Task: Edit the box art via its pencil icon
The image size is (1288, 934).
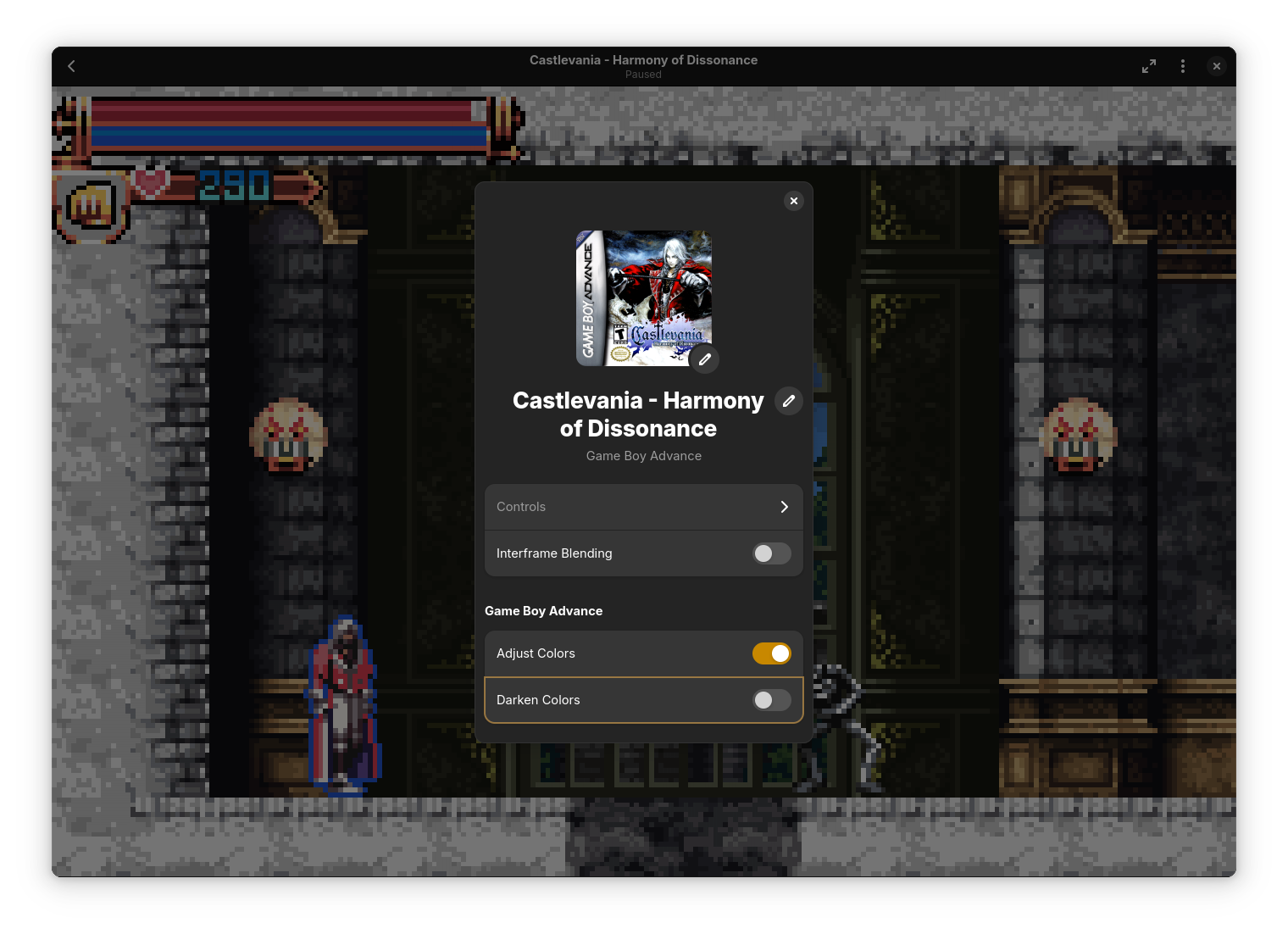Action: tap(704, 359)
